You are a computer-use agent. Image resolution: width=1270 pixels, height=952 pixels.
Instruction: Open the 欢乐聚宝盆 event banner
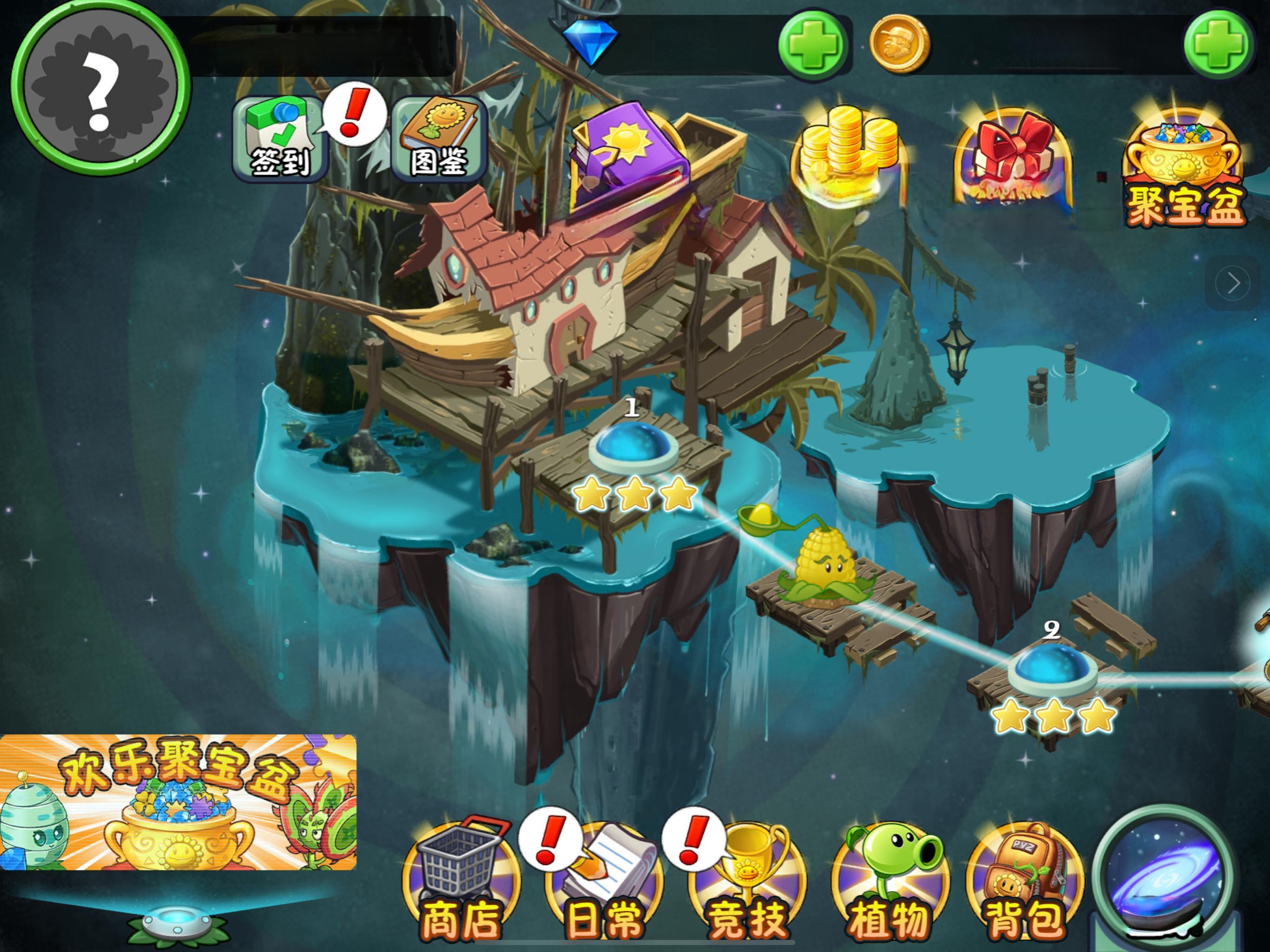pyautogui.click(x=178, y=801)
